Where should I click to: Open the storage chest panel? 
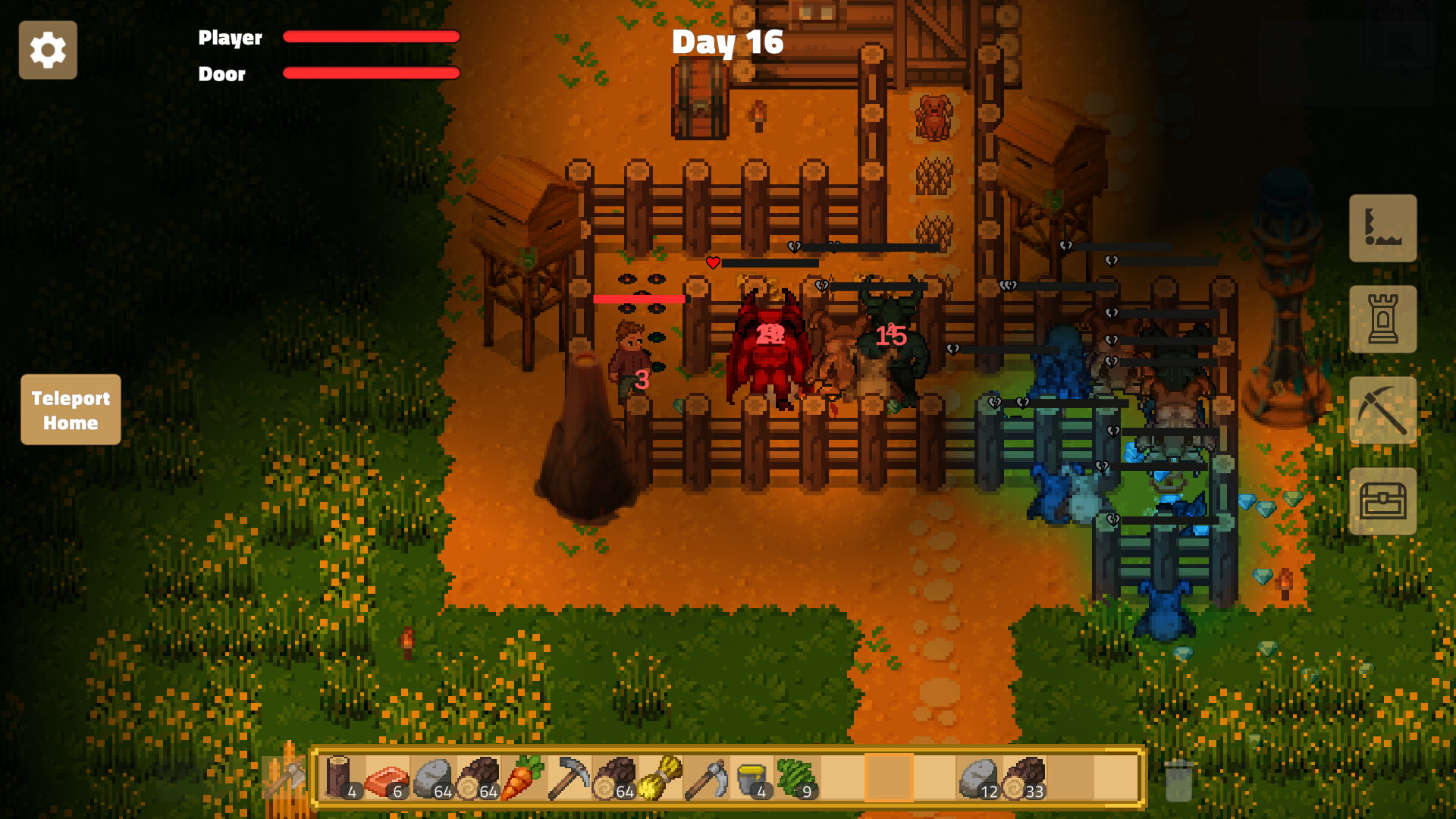click(x=1383, y=502)
